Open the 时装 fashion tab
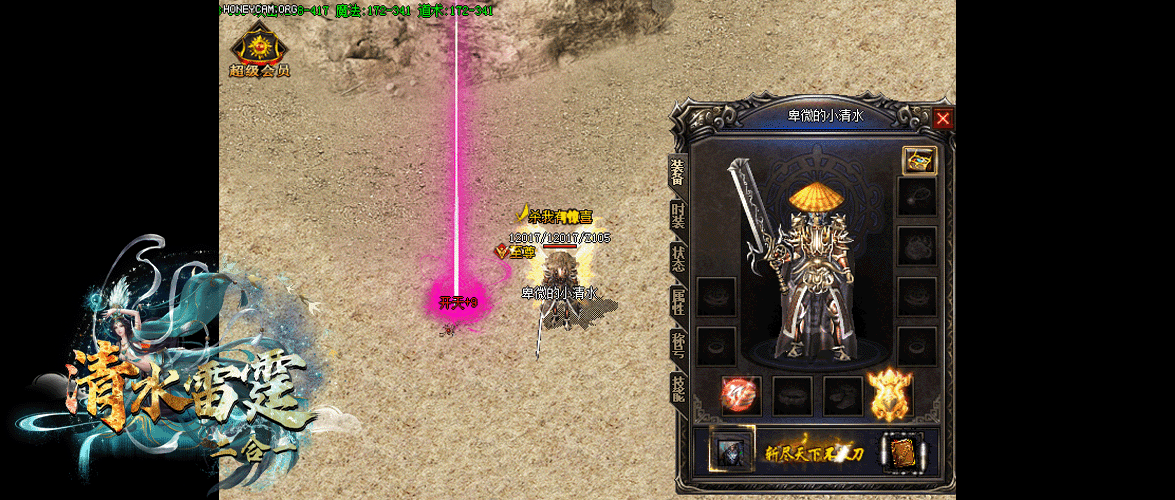The width and height of the screenshot is (1175, 500). [678, 215]
